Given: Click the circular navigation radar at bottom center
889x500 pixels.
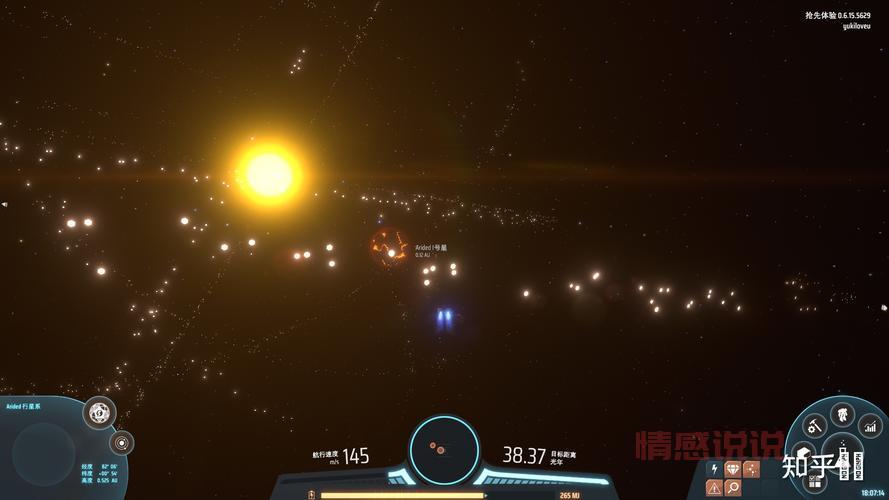Looking at the screenshot, I should point(444,449).
